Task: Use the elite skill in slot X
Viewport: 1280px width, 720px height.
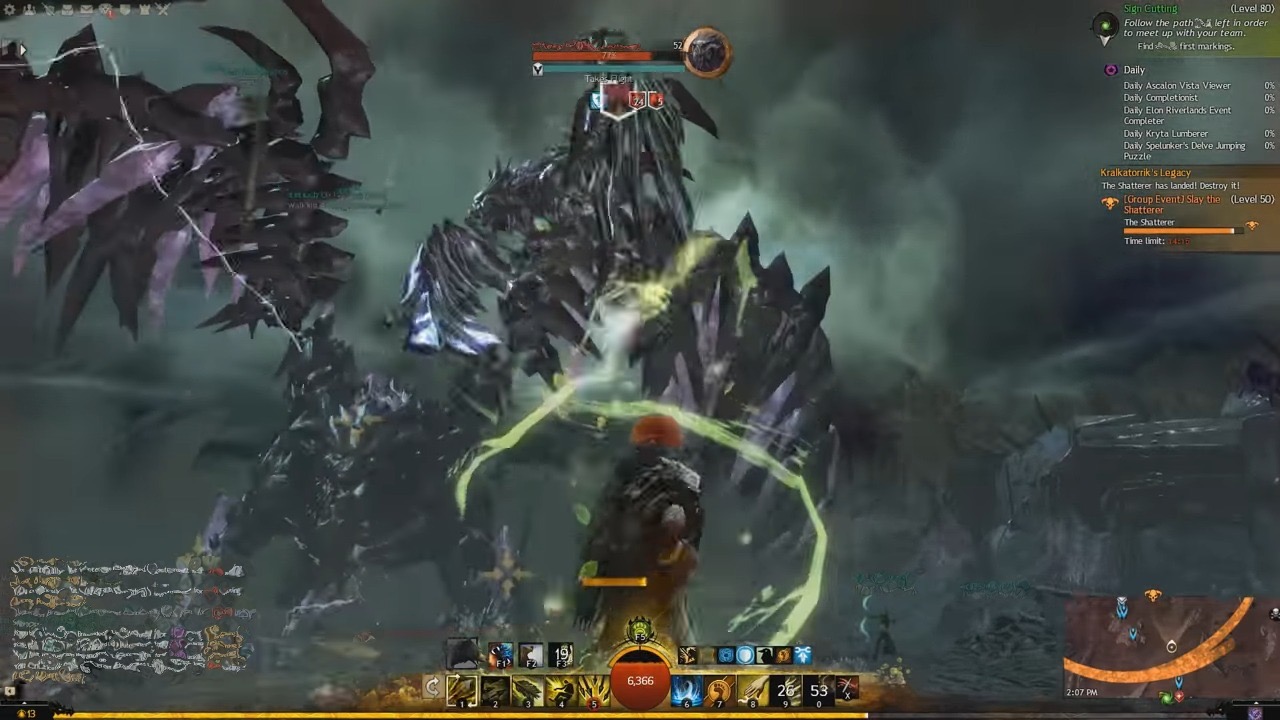Action: [846, 686]
